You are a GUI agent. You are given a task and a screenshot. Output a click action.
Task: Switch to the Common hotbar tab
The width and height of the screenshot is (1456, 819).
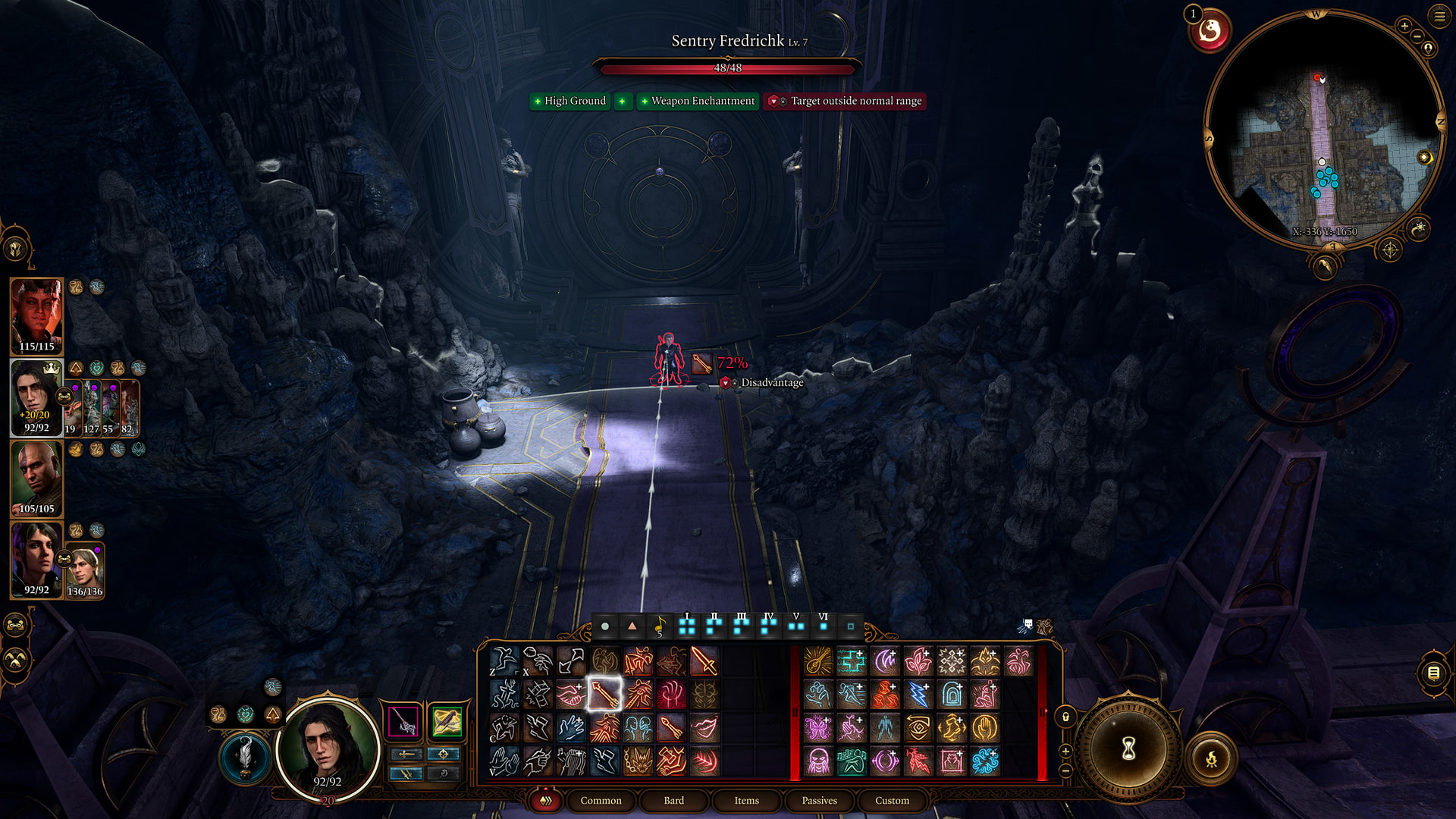click(601, 800)
